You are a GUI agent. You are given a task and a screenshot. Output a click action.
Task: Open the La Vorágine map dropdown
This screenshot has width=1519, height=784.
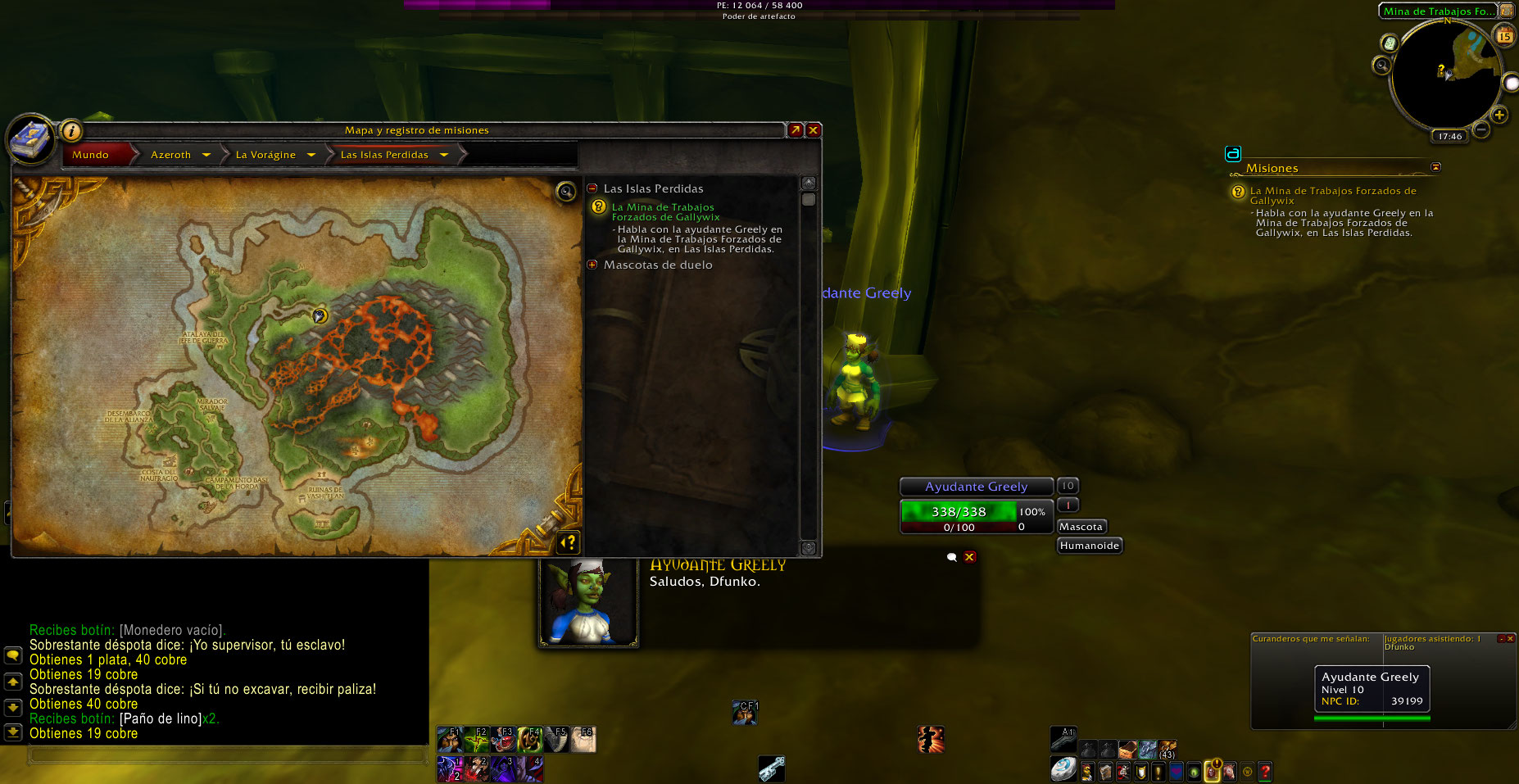click(x=311, y=155)
